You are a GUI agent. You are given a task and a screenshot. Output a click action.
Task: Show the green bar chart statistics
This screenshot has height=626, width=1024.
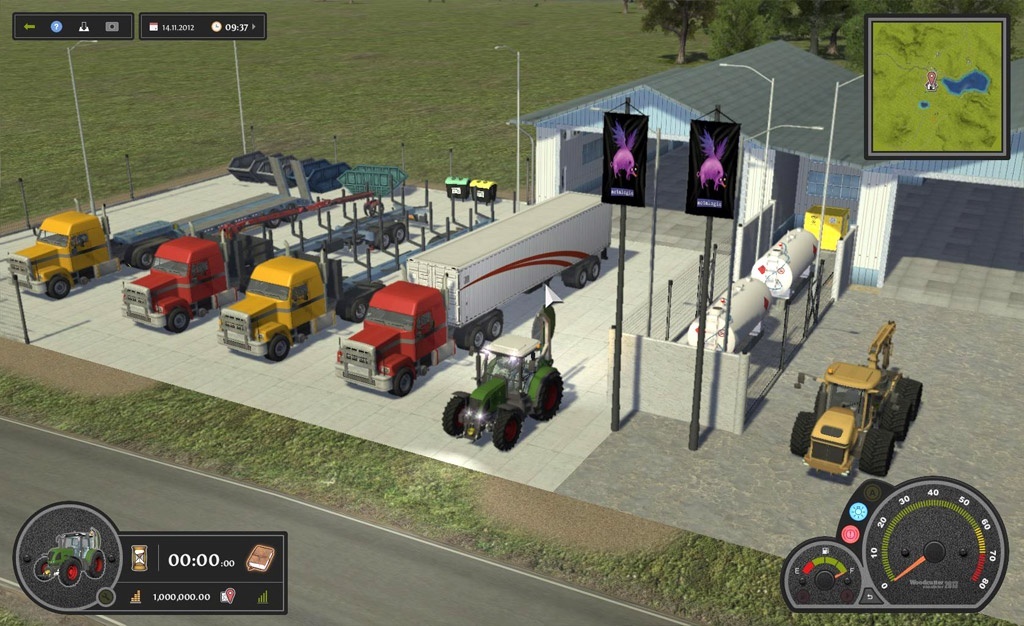pos(263,597)
